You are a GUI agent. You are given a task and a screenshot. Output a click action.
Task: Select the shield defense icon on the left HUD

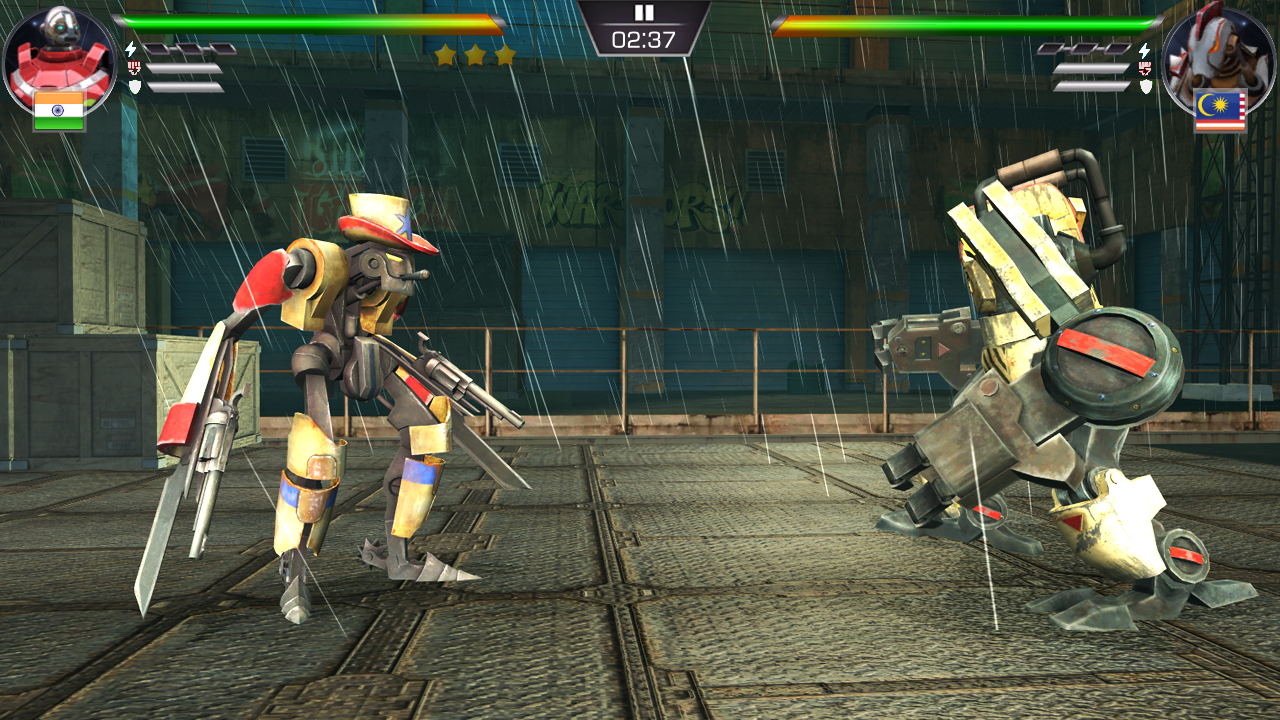(x=134, y=86)
